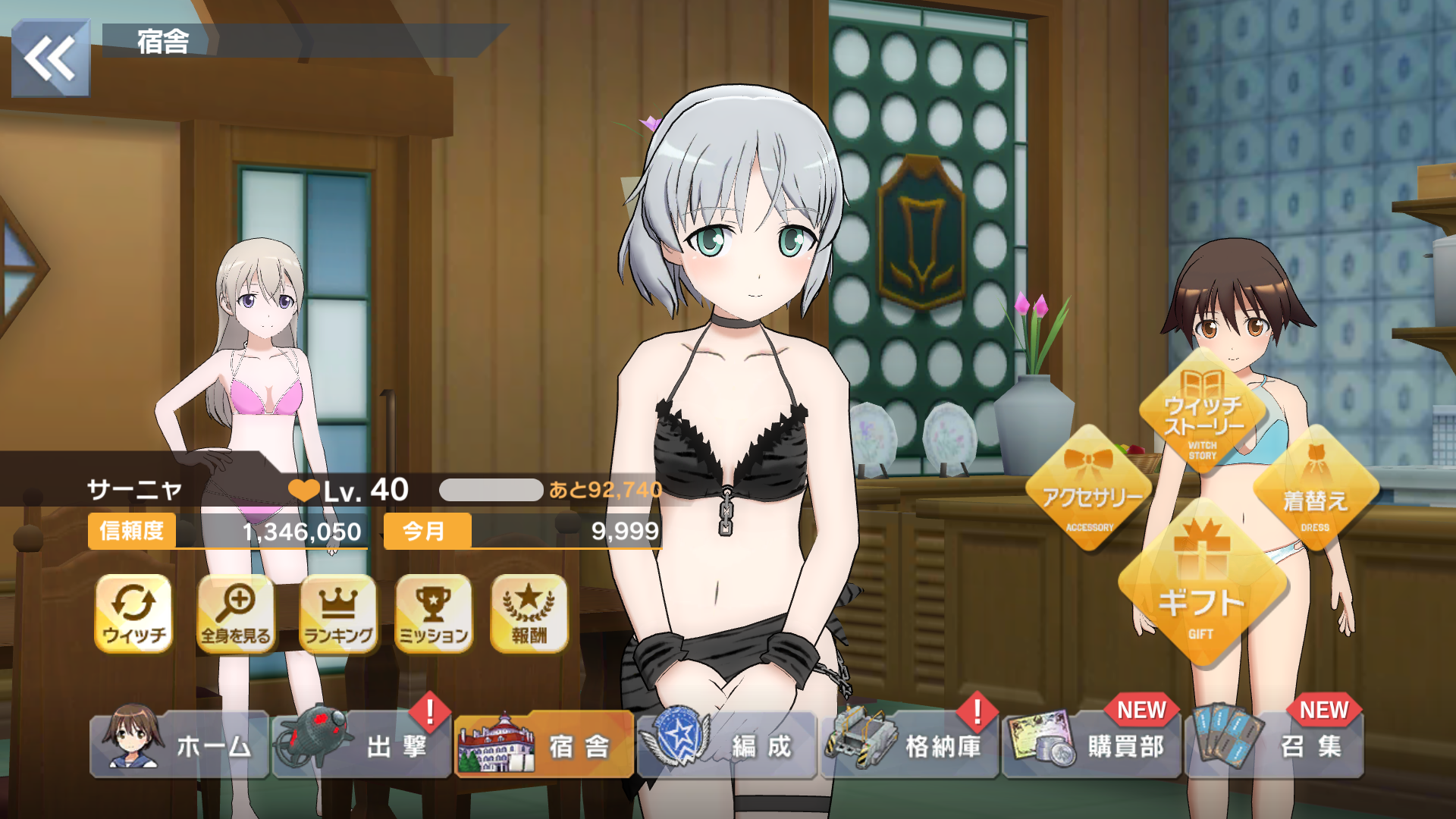Visit the 購買部 shop tab
This screenshot has height=819, width=1456.
(x=1092, y=745)
